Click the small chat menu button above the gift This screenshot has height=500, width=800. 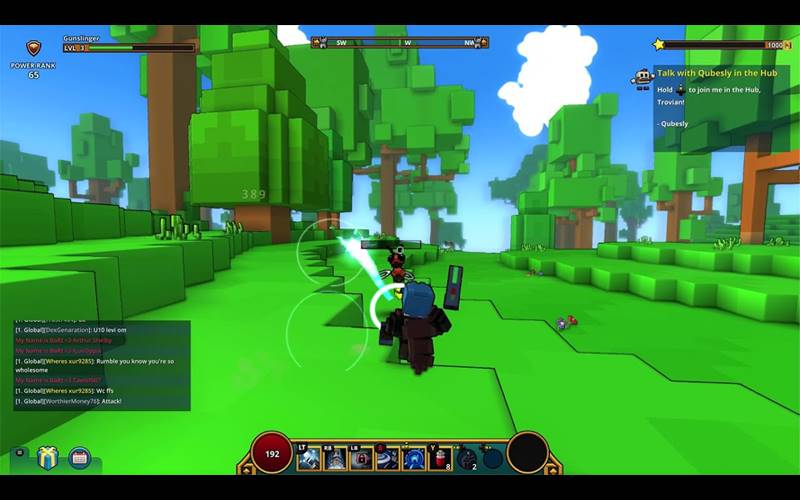19,451
